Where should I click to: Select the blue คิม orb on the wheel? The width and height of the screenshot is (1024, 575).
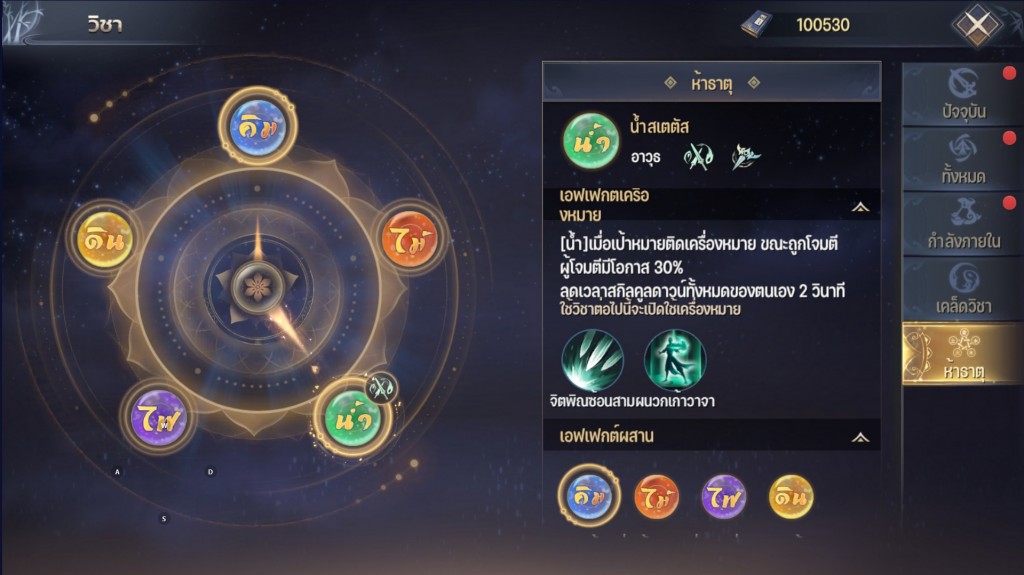pos(257,127)
